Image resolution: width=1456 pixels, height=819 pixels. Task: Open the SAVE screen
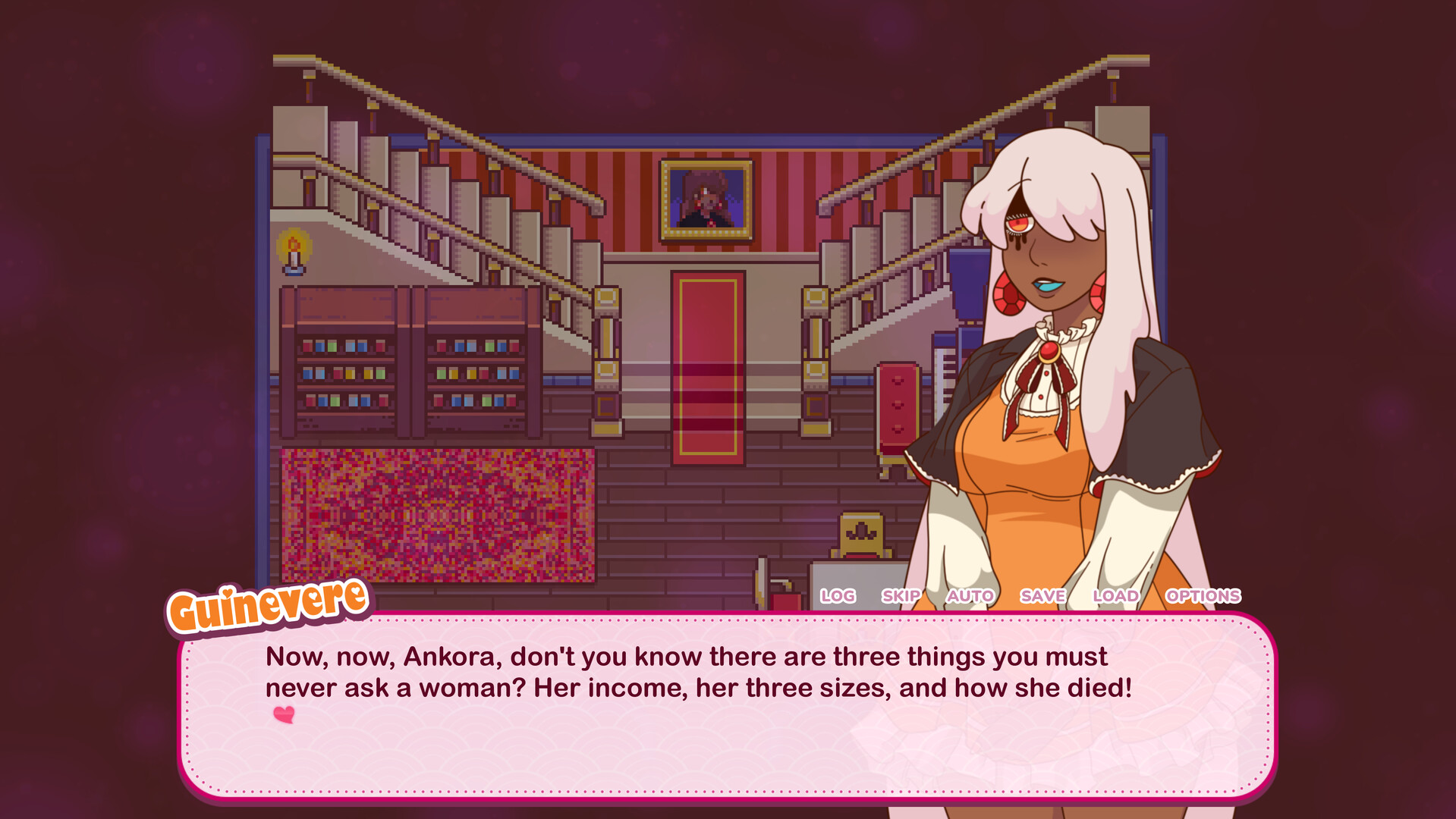pos(1042,596)
